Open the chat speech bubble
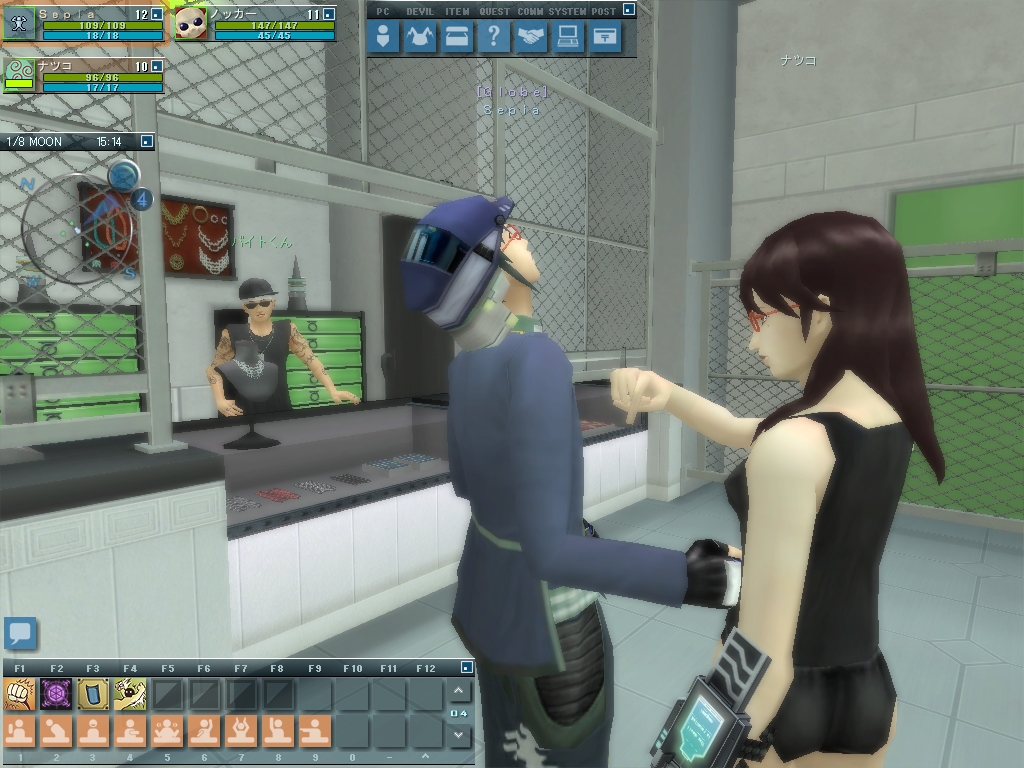1024x768 pixels. pyautogui.click(x=20, y=633)
